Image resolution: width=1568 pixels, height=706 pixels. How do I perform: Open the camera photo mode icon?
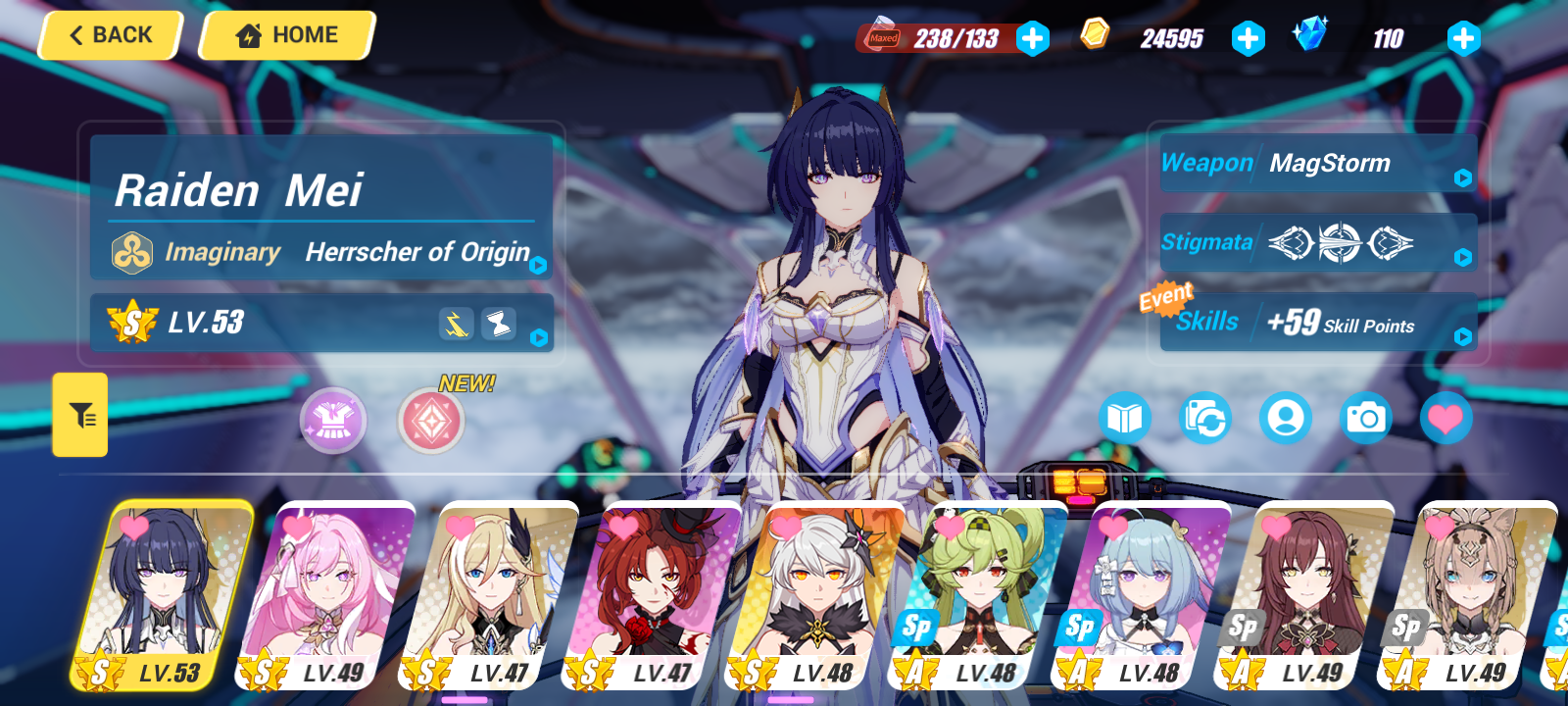[x=1365, y=417]
